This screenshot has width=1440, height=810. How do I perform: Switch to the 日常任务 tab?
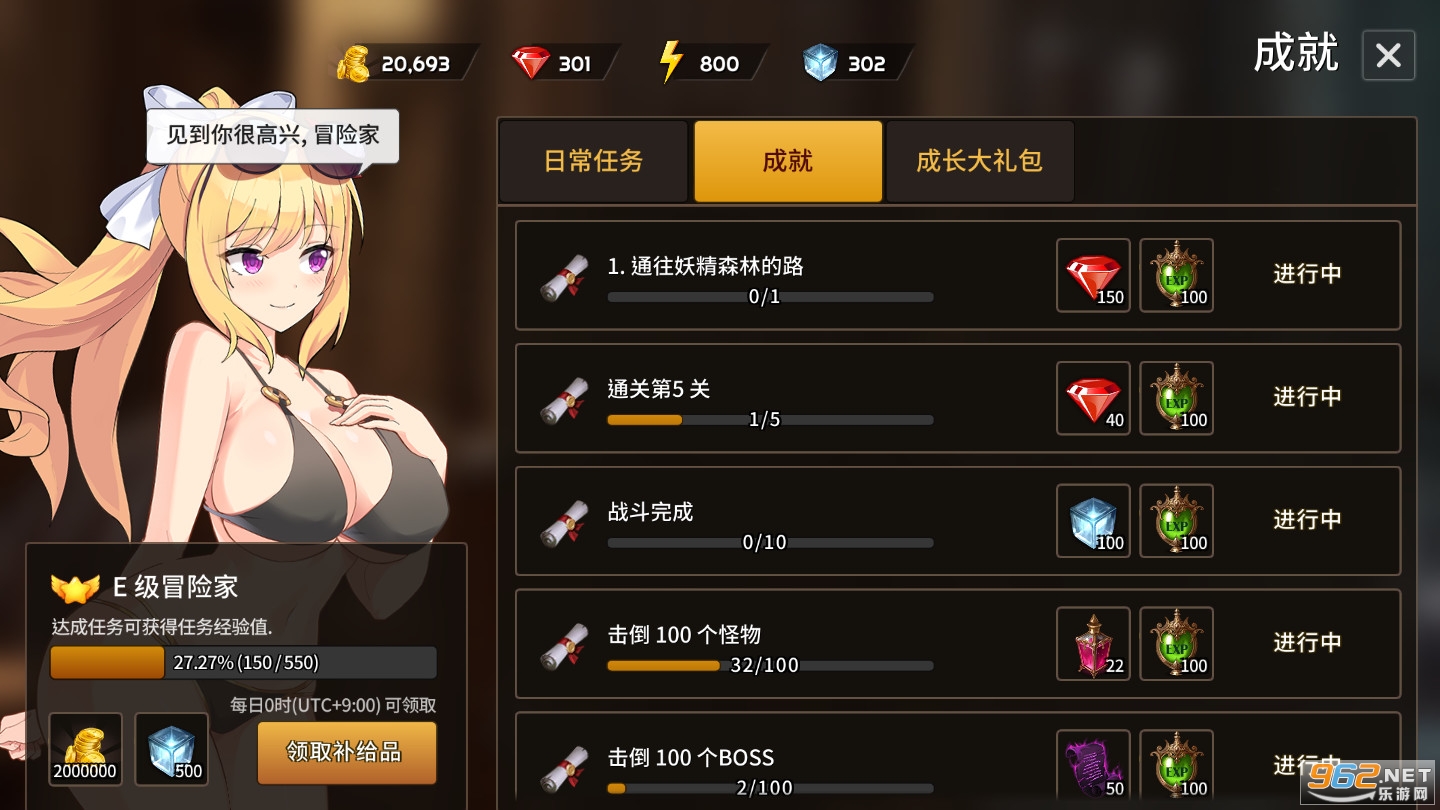tap(594, 161)
